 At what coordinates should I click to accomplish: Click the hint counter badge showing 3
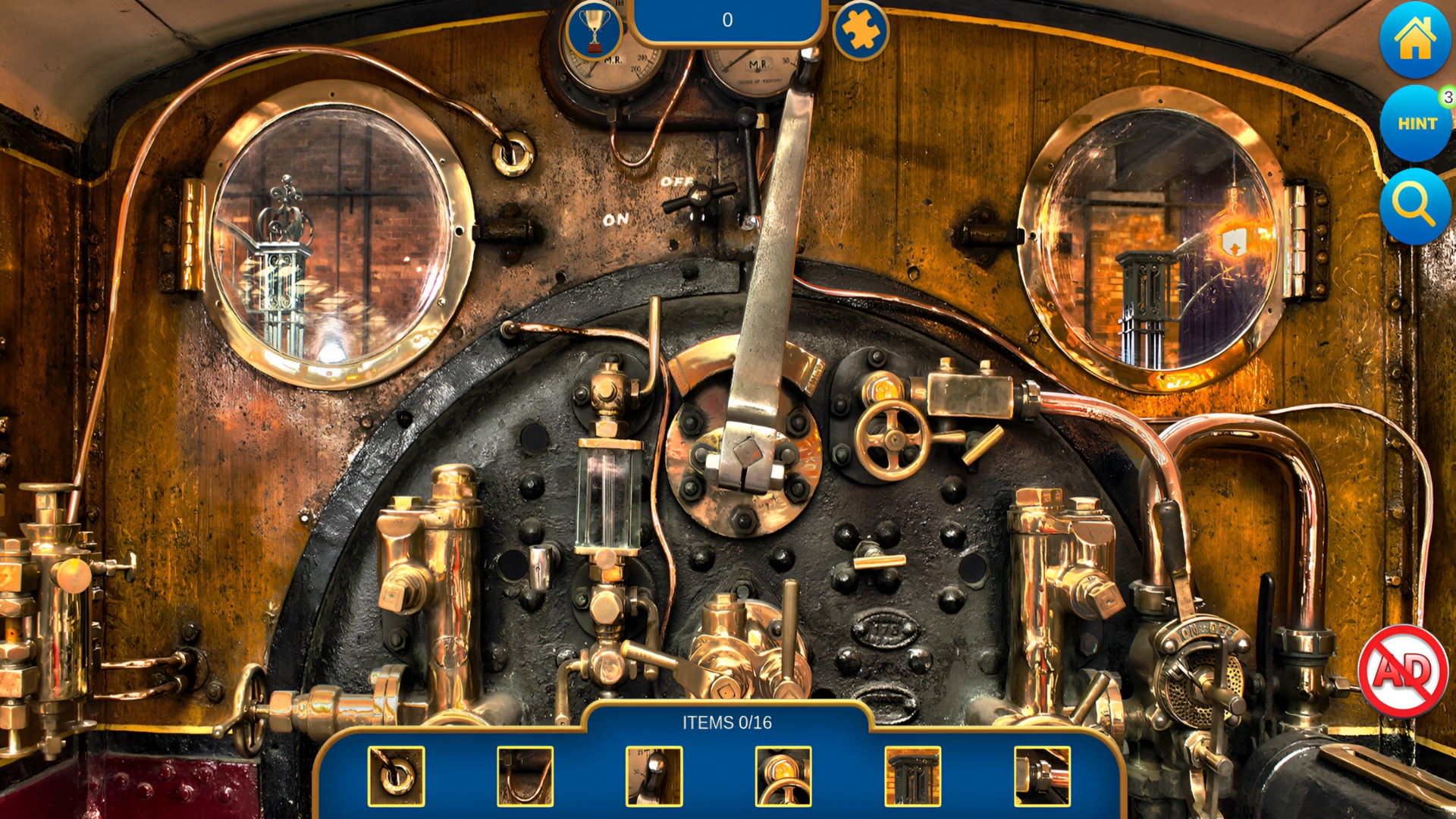[1445, 97]
